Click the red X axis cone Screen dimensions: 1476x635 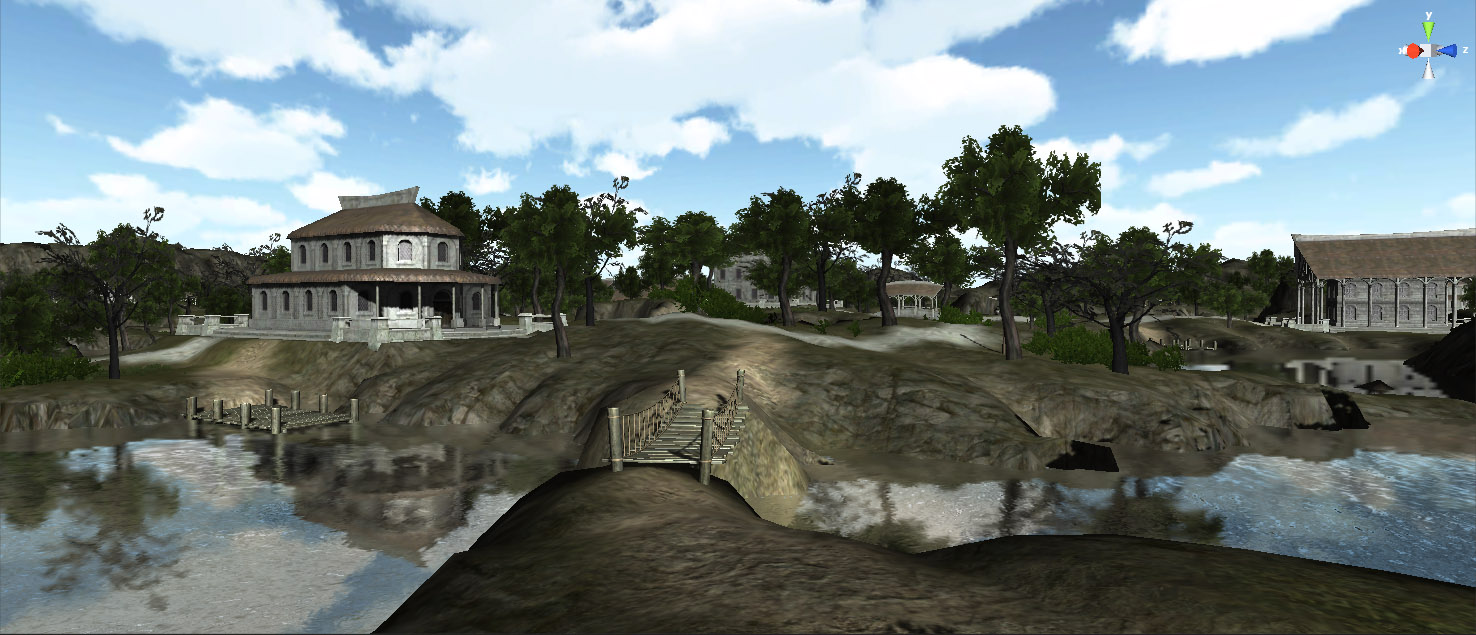tap(1413, 50)
